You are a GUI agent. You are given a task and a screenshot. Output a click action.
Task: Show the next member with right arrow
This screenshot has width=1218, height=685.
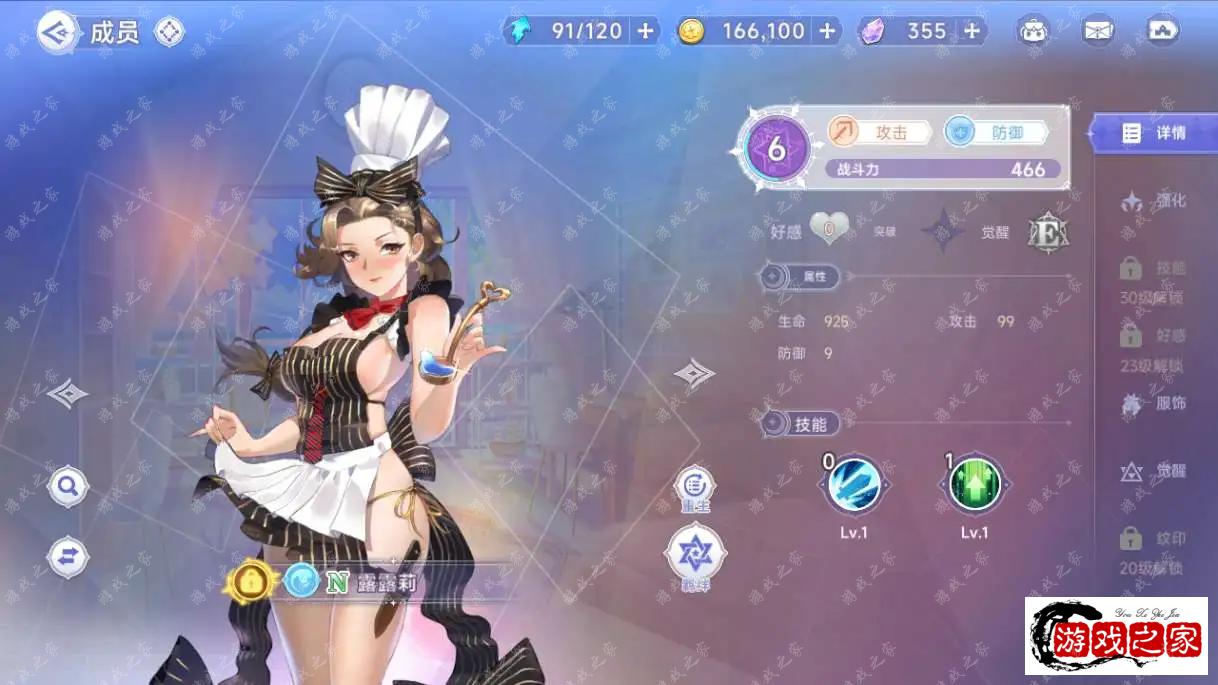(694, 374)
